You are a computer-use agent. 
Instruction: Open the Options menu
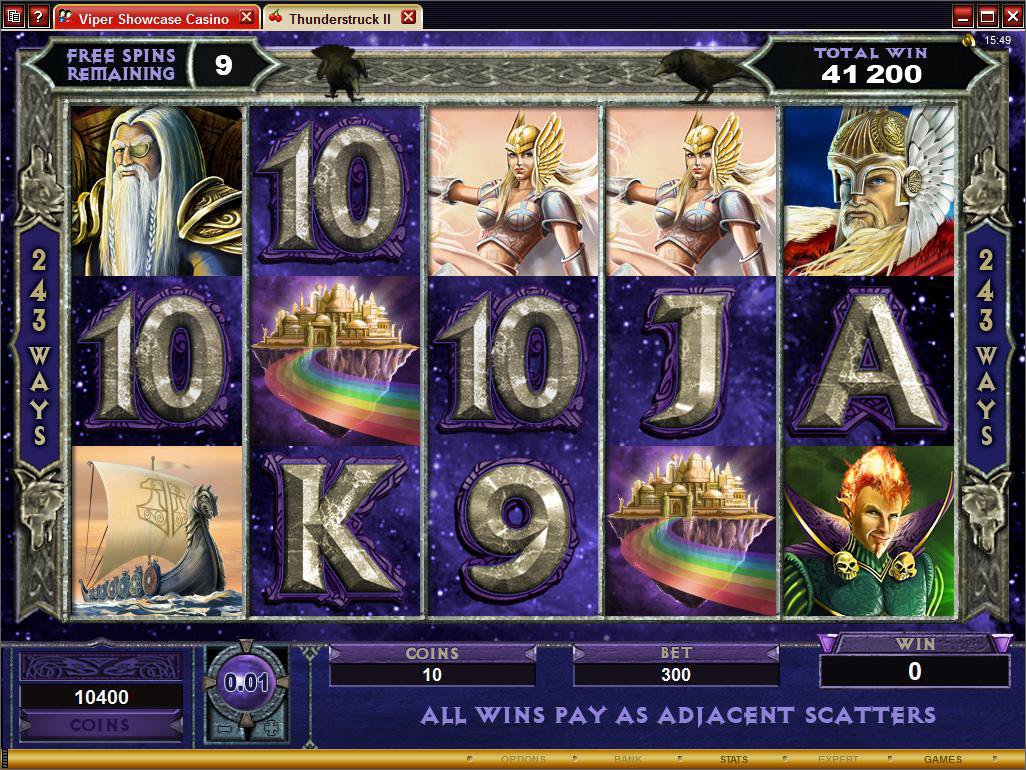[523, 760]
